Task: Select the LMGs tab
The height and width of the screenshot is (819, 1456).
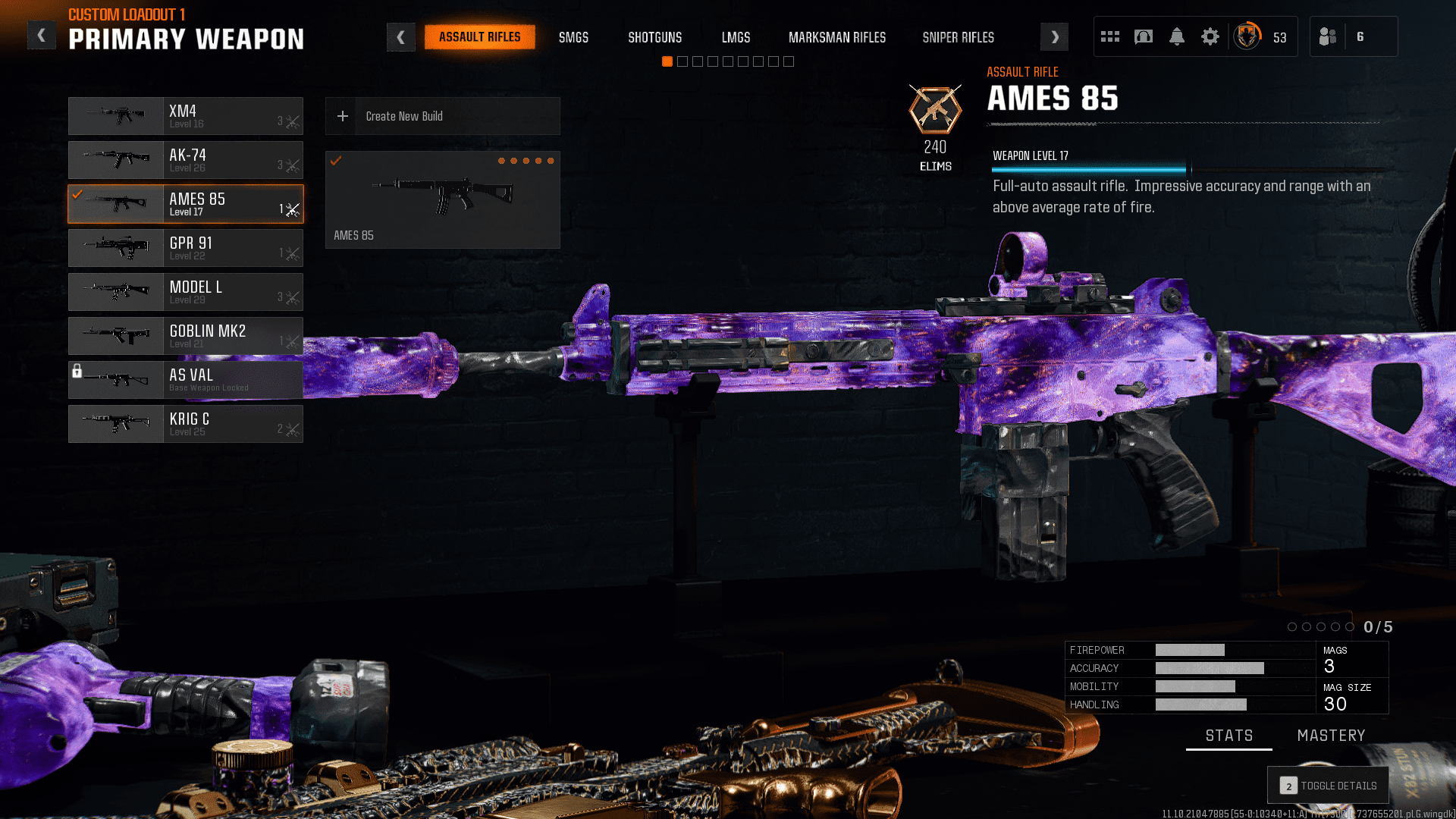Action: pos(736,37)
